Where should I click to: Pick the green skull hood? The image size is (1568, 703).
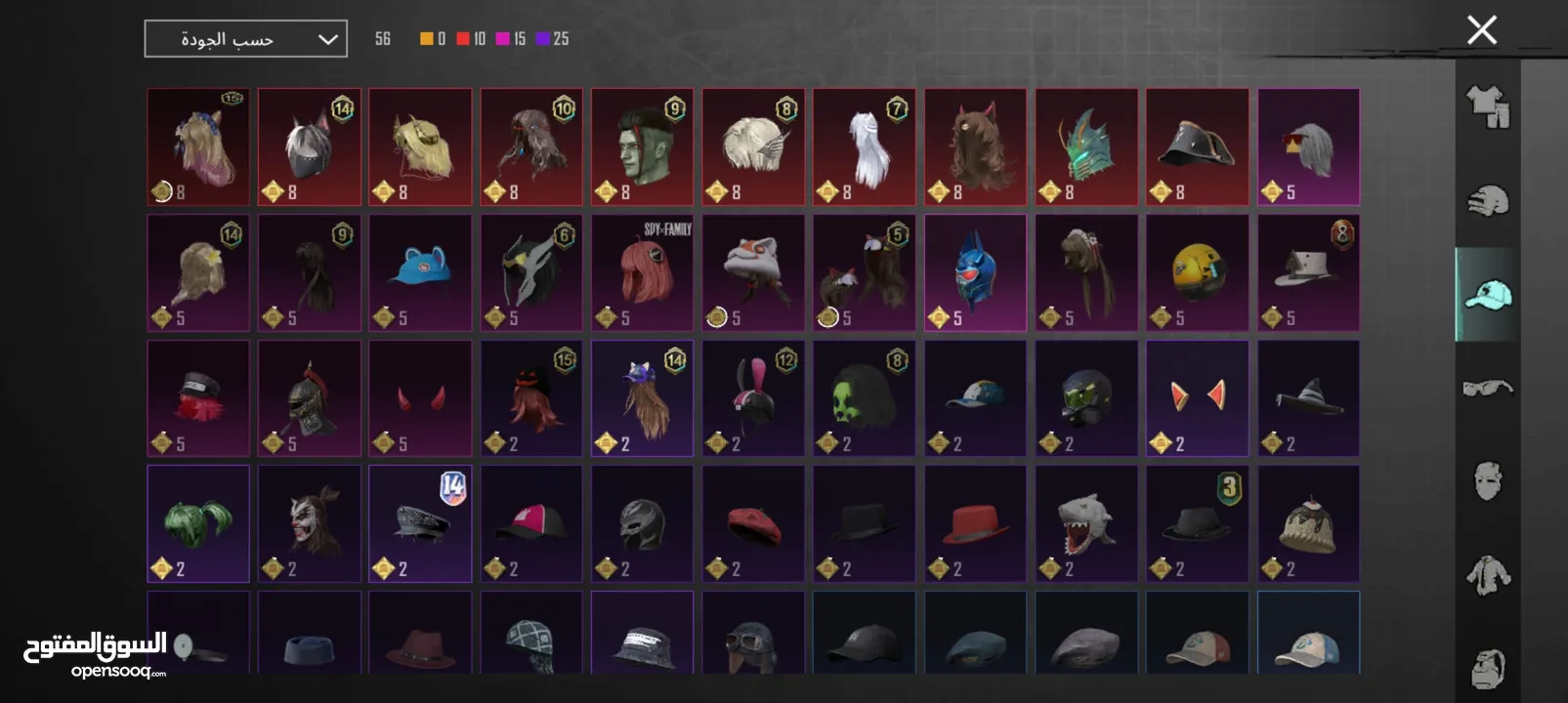(864, 397)
